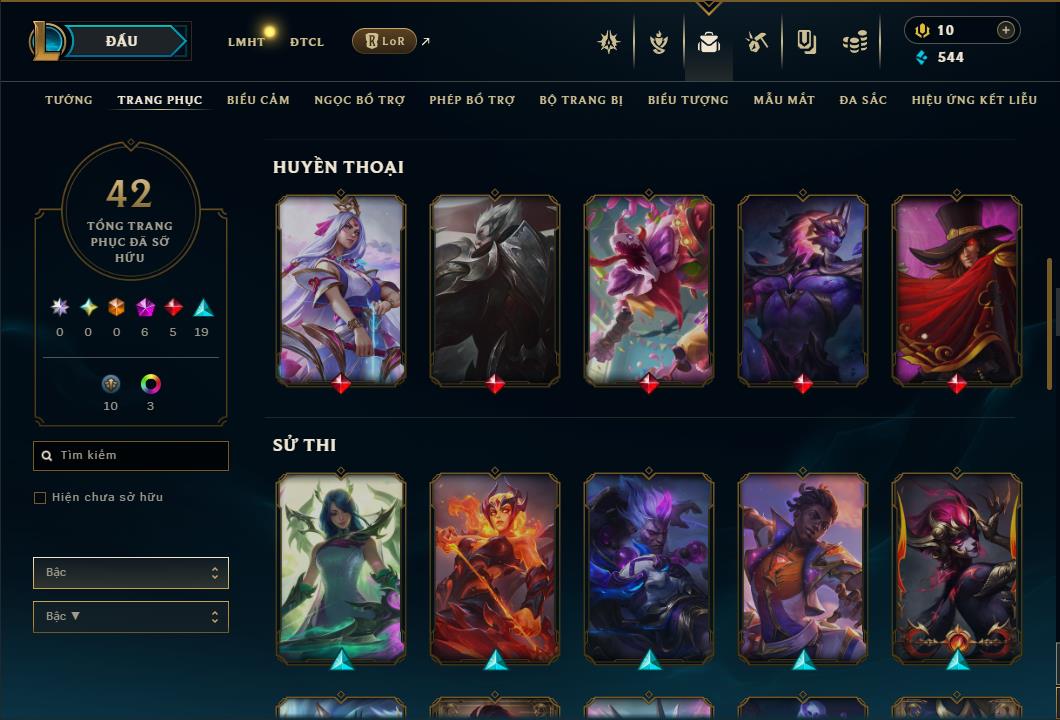Open the collection backpack icon in top bar
Screen dimensions: 1060x720
point(709,42)
